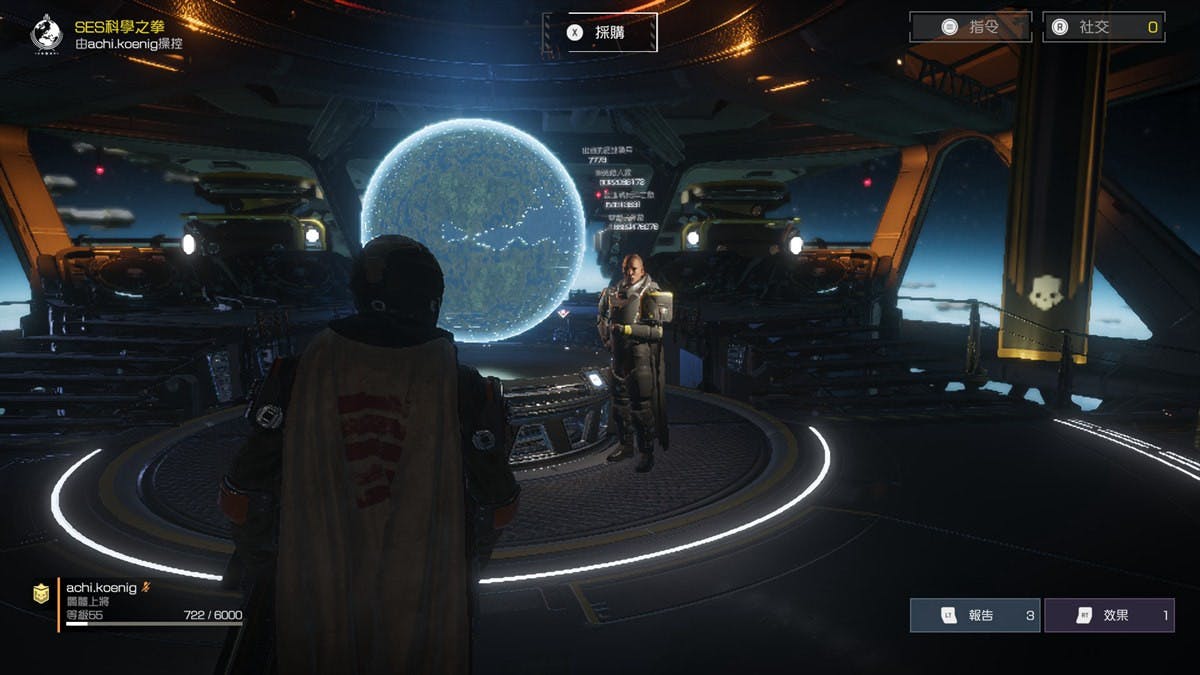This screenshot has height=675, width=1200.
Task: Open the 指令 orders panel
Action: (x=969, y=27)
